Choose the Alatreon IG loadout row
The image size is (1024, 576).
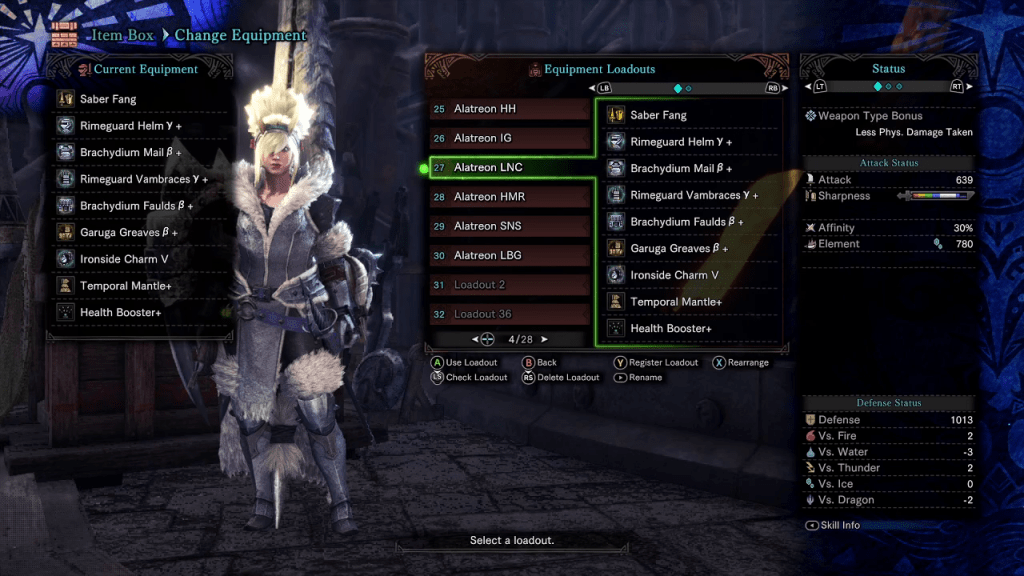pyautogui.click(x=510, y=138)
